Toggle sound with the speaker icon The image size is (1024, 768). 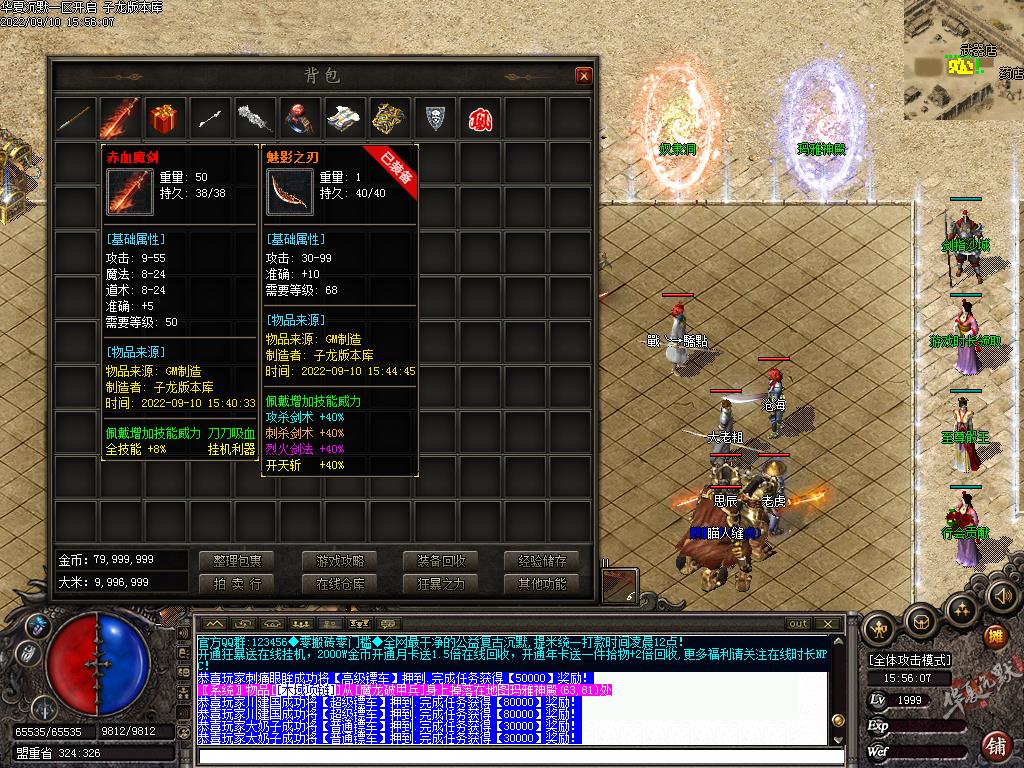[1001, 596]
